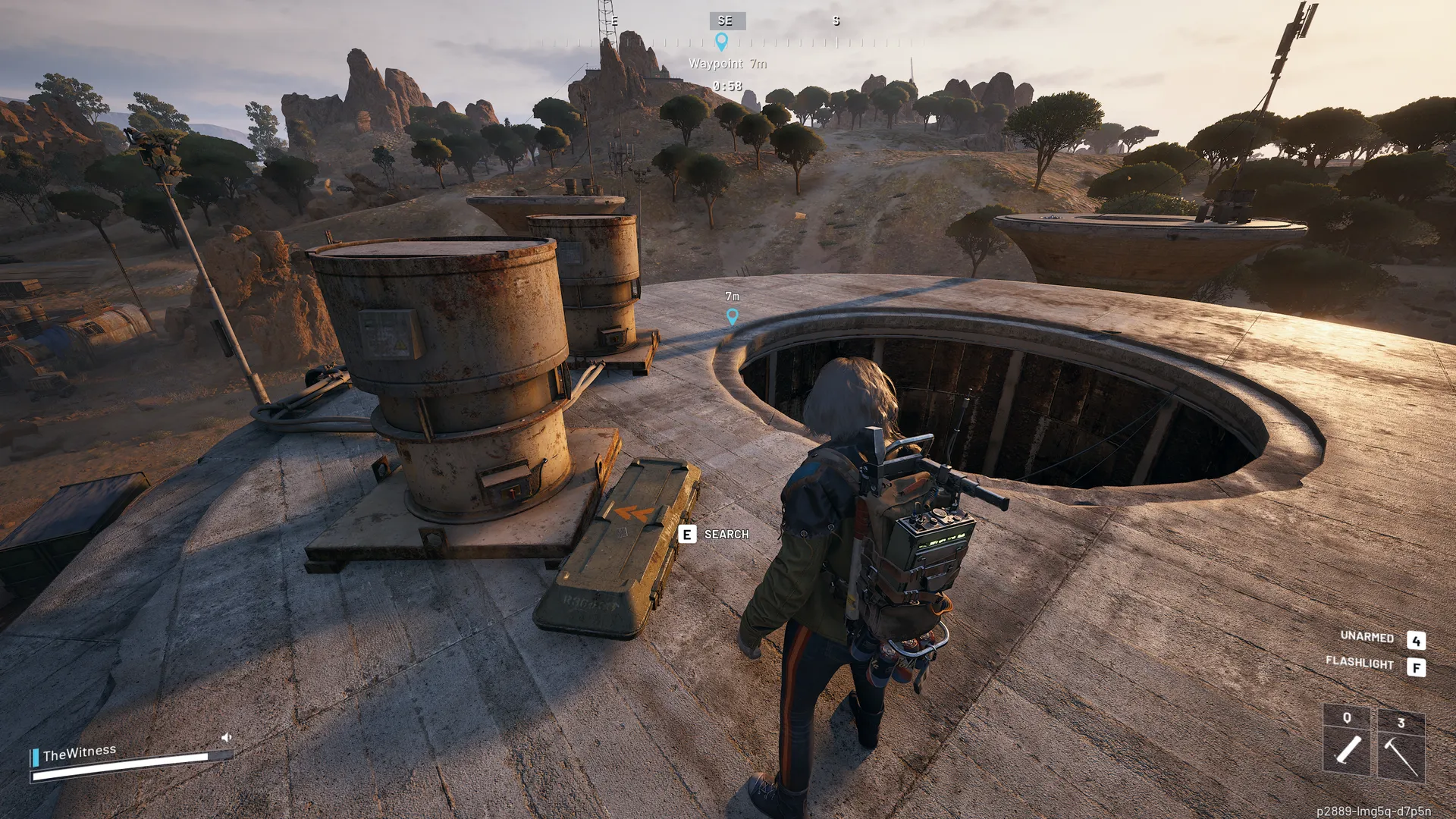Select the pickaxe quick slot
This screenshot has height=819, width=1456.
coord(1401,746)
